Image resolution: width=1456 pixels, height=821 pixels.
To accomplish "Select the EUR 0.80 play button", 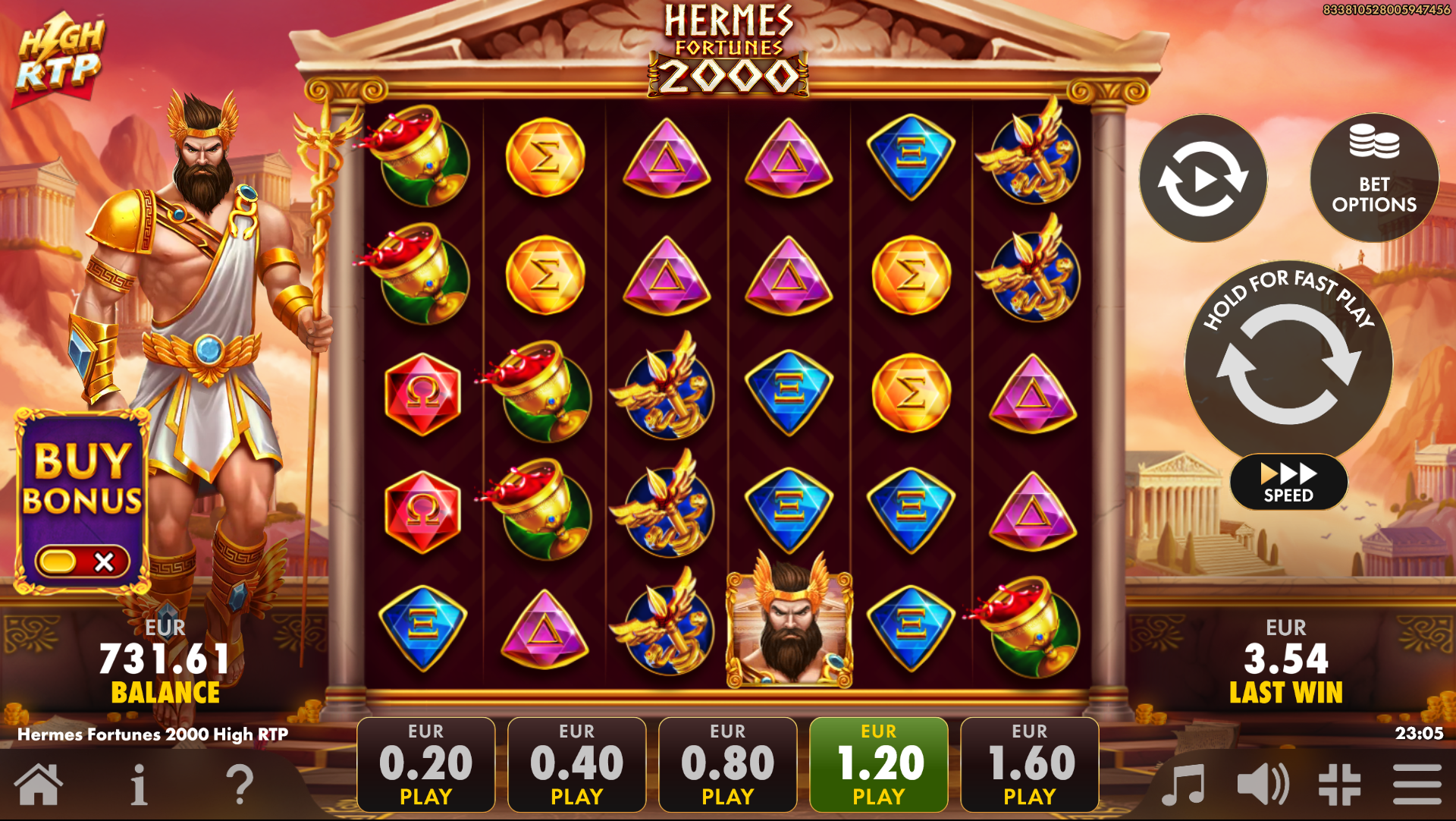I will point(727,764).
